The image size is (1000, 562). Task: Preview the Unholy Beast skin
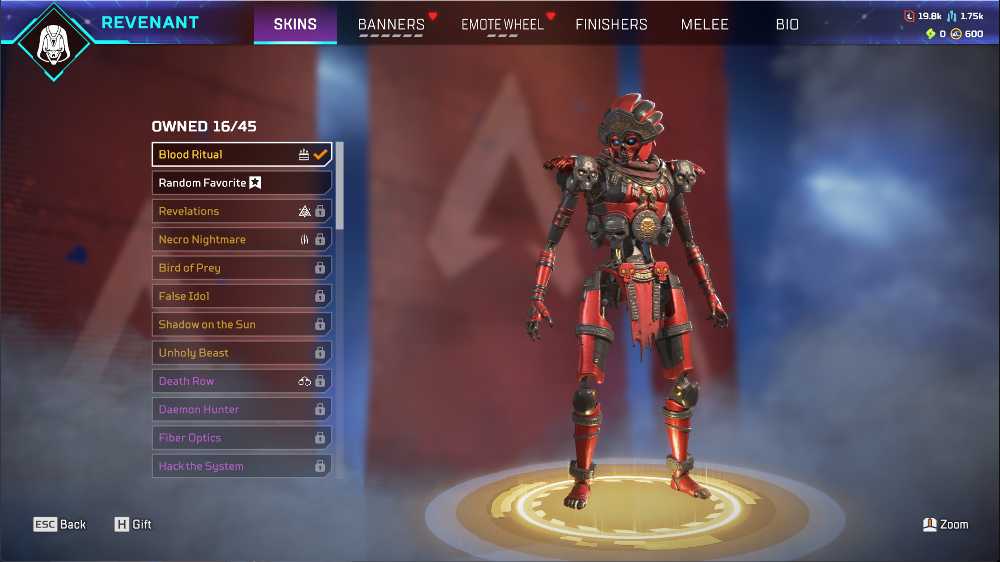(241, 353)
